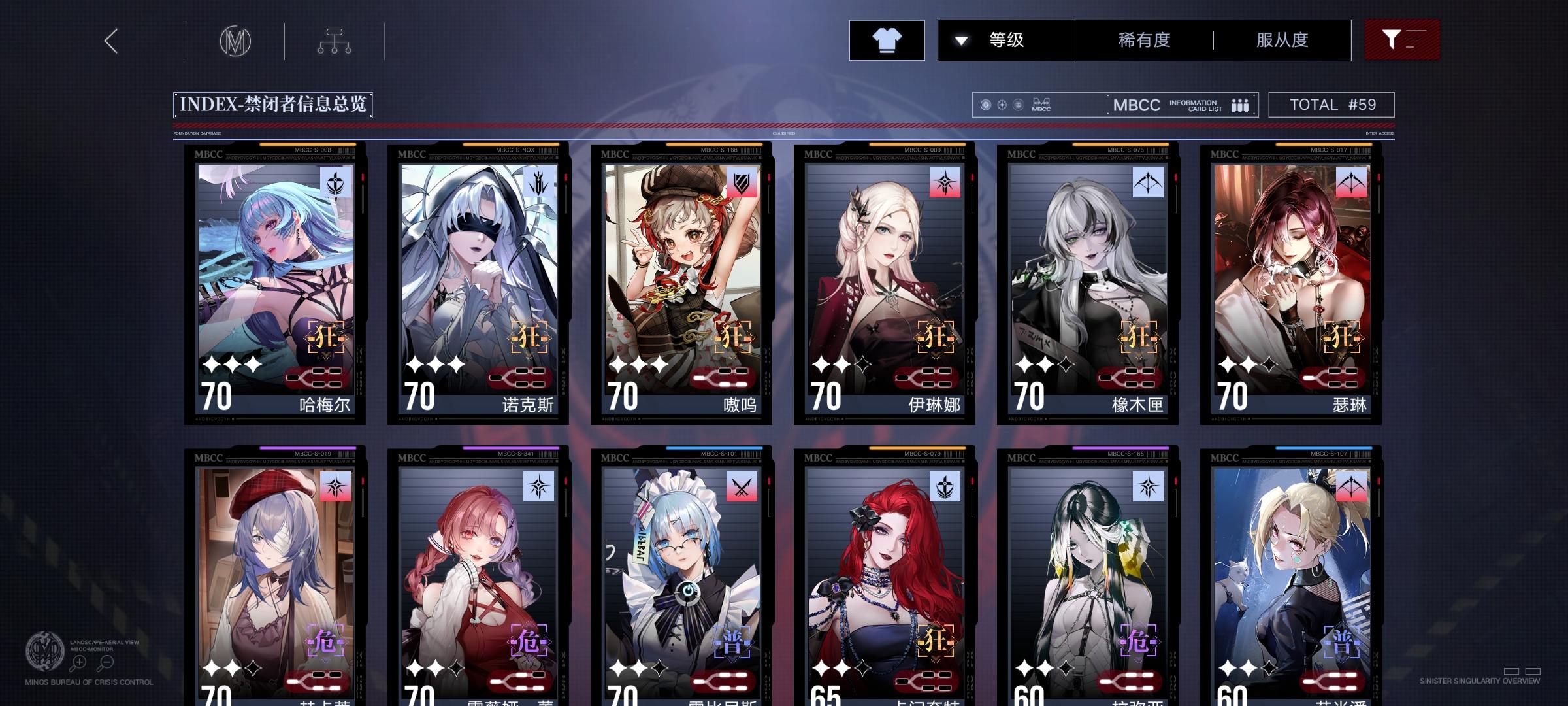The image size is (1568, 706).
Task: Click the back arrow at top left
Action: pyautogui.click(x=110, y=40)
